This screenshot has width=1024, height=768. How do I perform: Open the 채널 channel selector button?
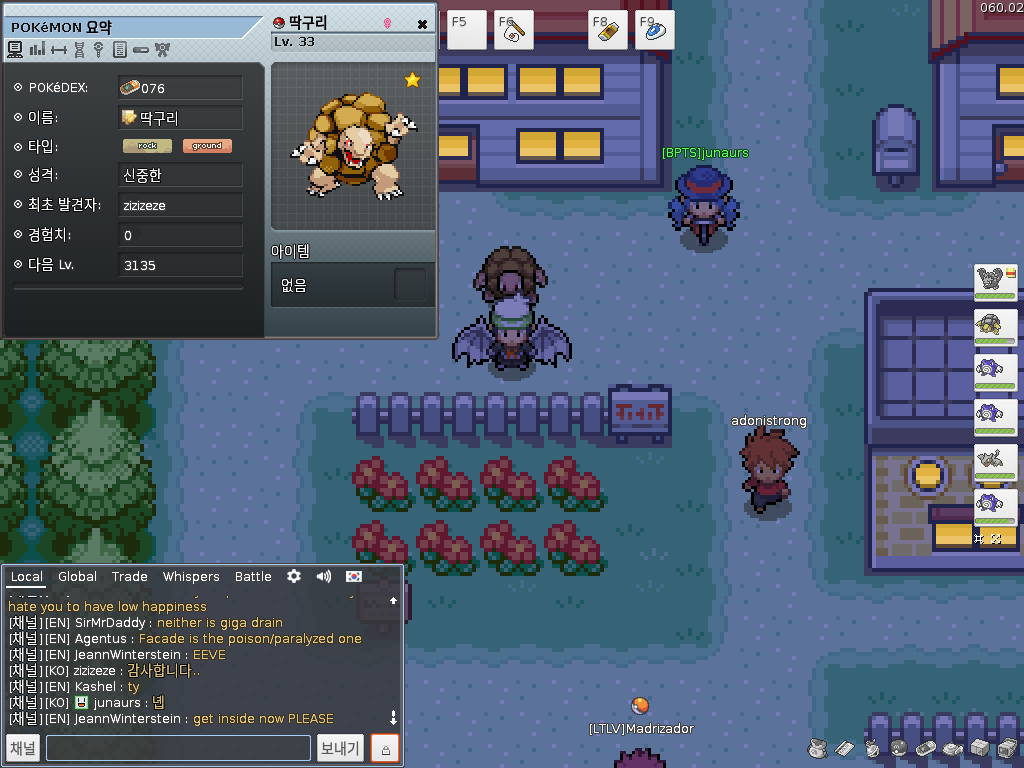coord(23,748)
